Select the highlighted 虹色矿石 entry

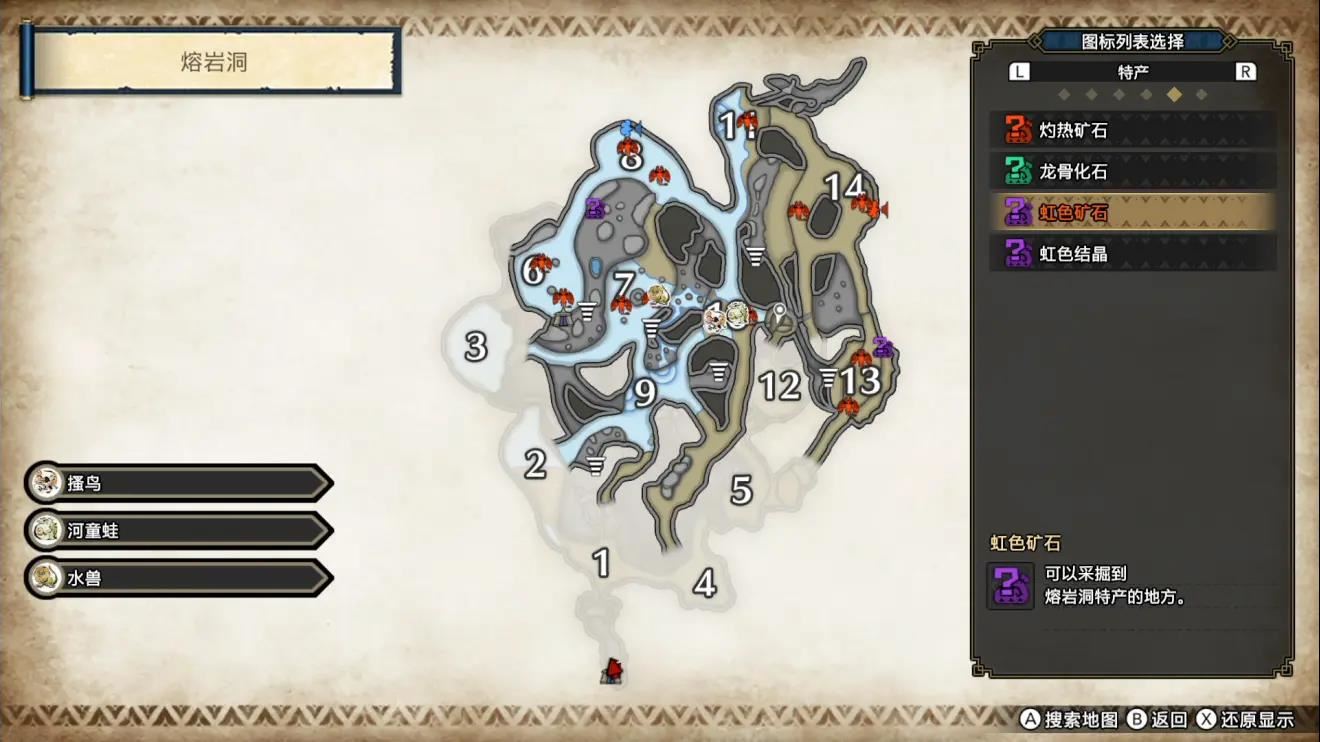[x=1132, y=212]
